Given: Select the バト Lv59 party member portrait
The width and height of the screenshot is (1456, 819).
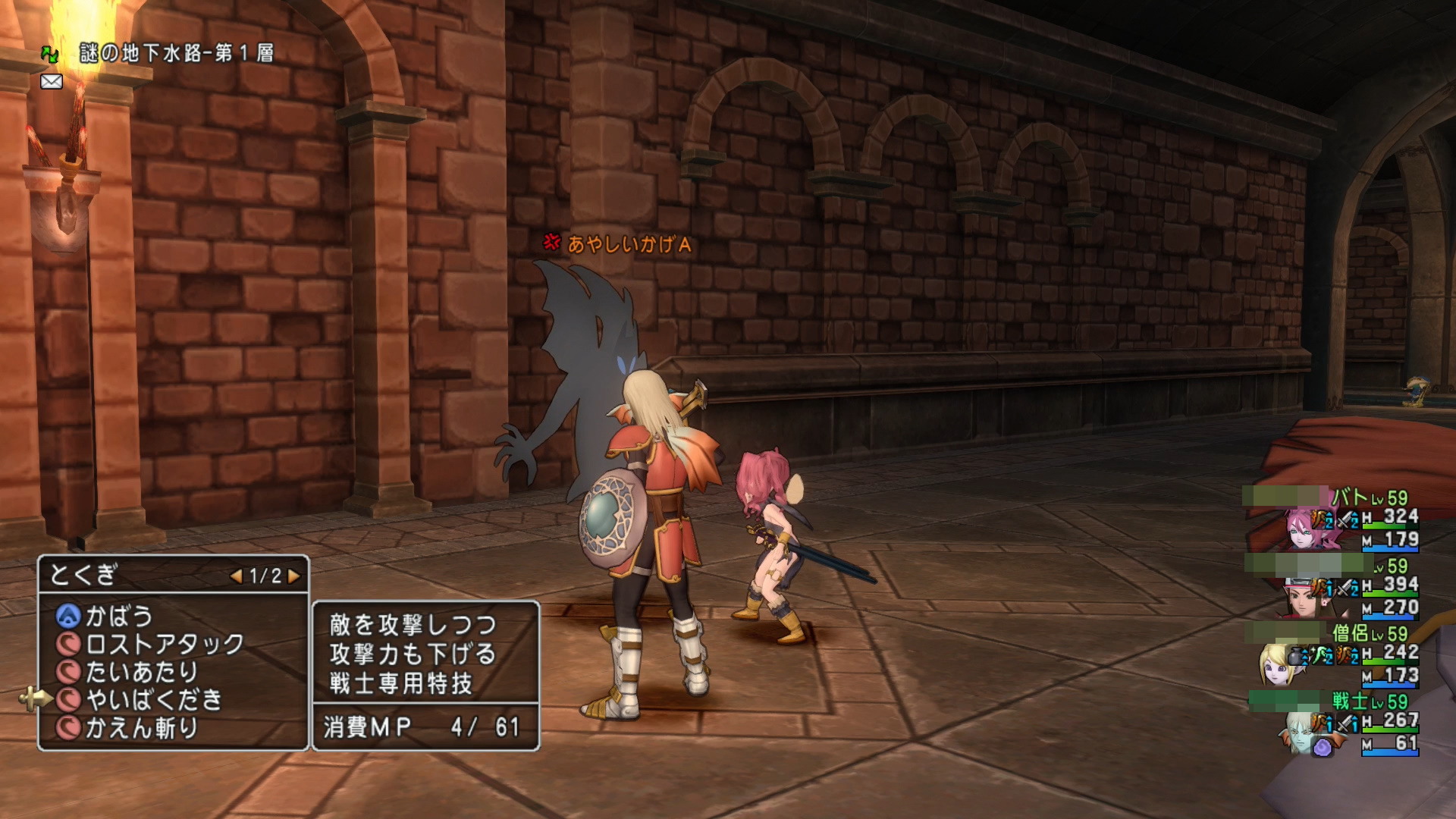Looking at the screenshot, I should click(1306, 529).
